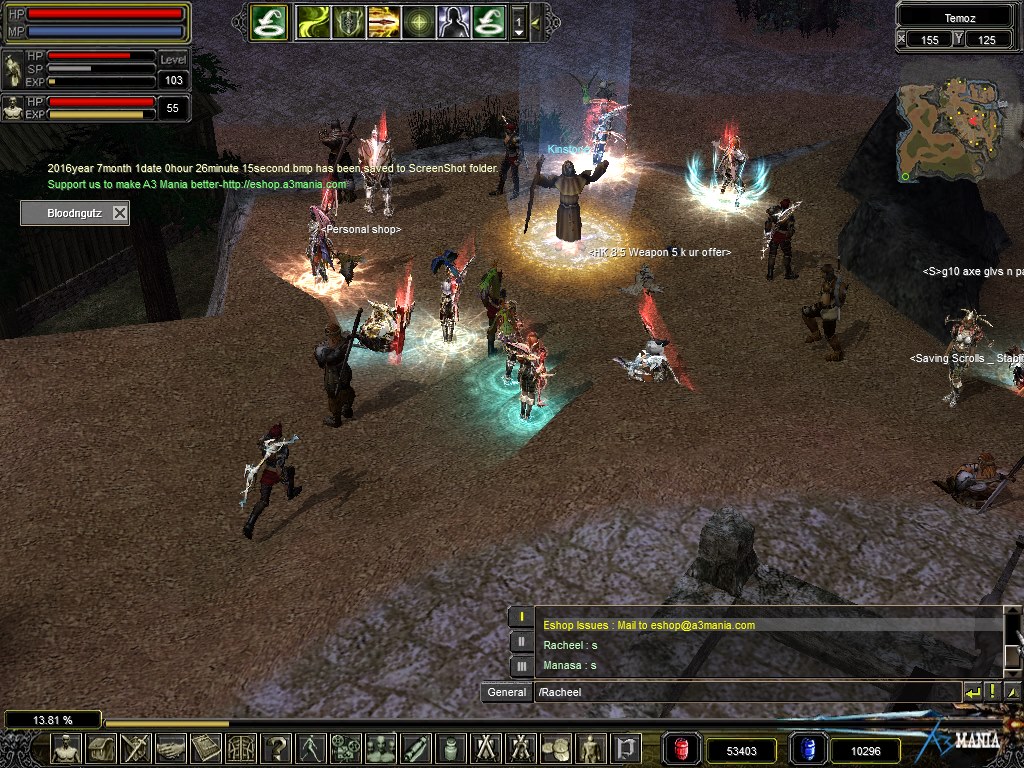Click the skill bar page number stepper
The height and width of the screenshot is (768, 1024).
(x=519, y=22)
